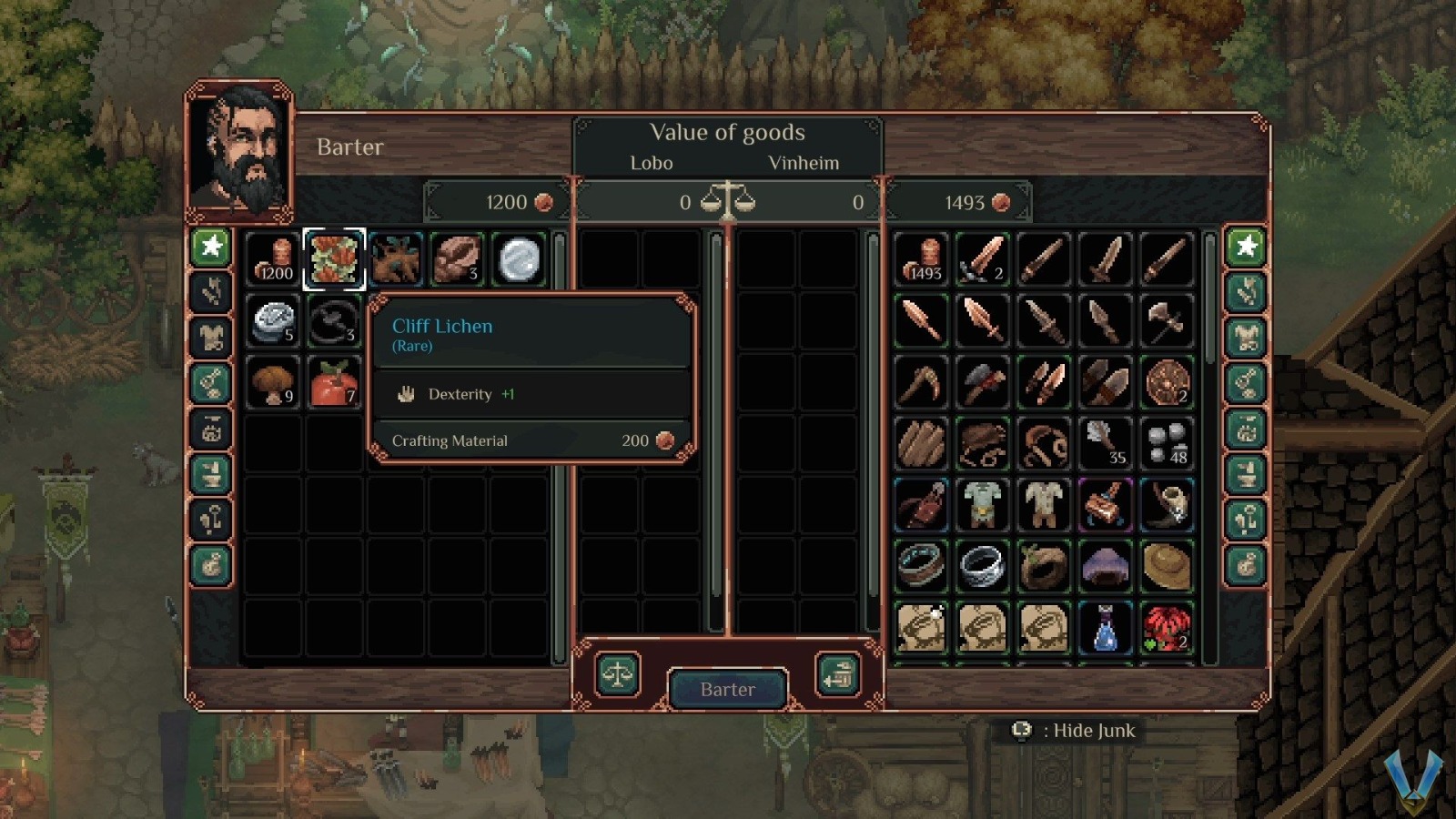Select the stone pellets stack of 48
This screenshot has width=1456, height=819.
point(1167,443)
